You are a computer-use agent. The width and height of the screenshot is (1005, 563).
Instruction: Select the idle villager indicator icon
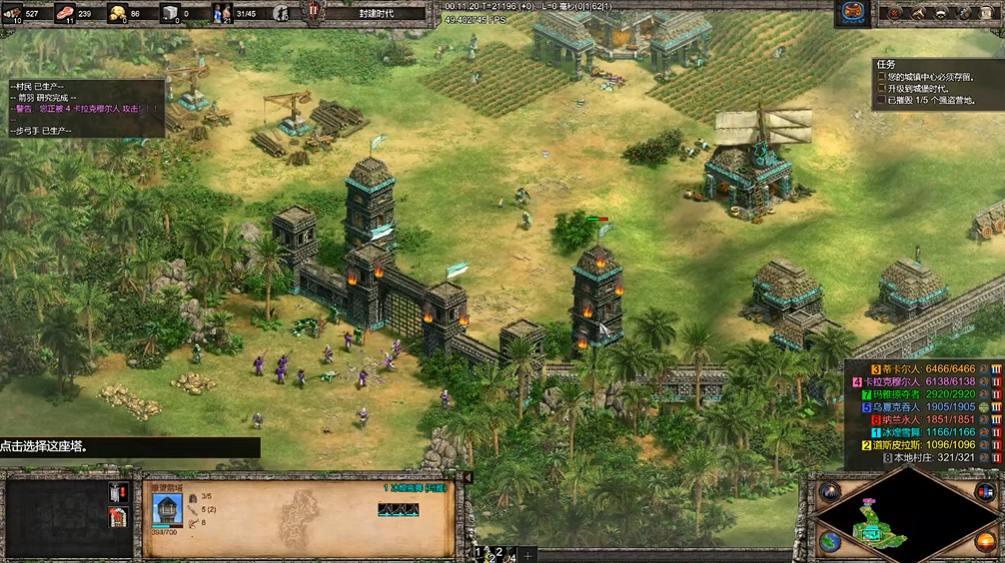pos(281,13)
